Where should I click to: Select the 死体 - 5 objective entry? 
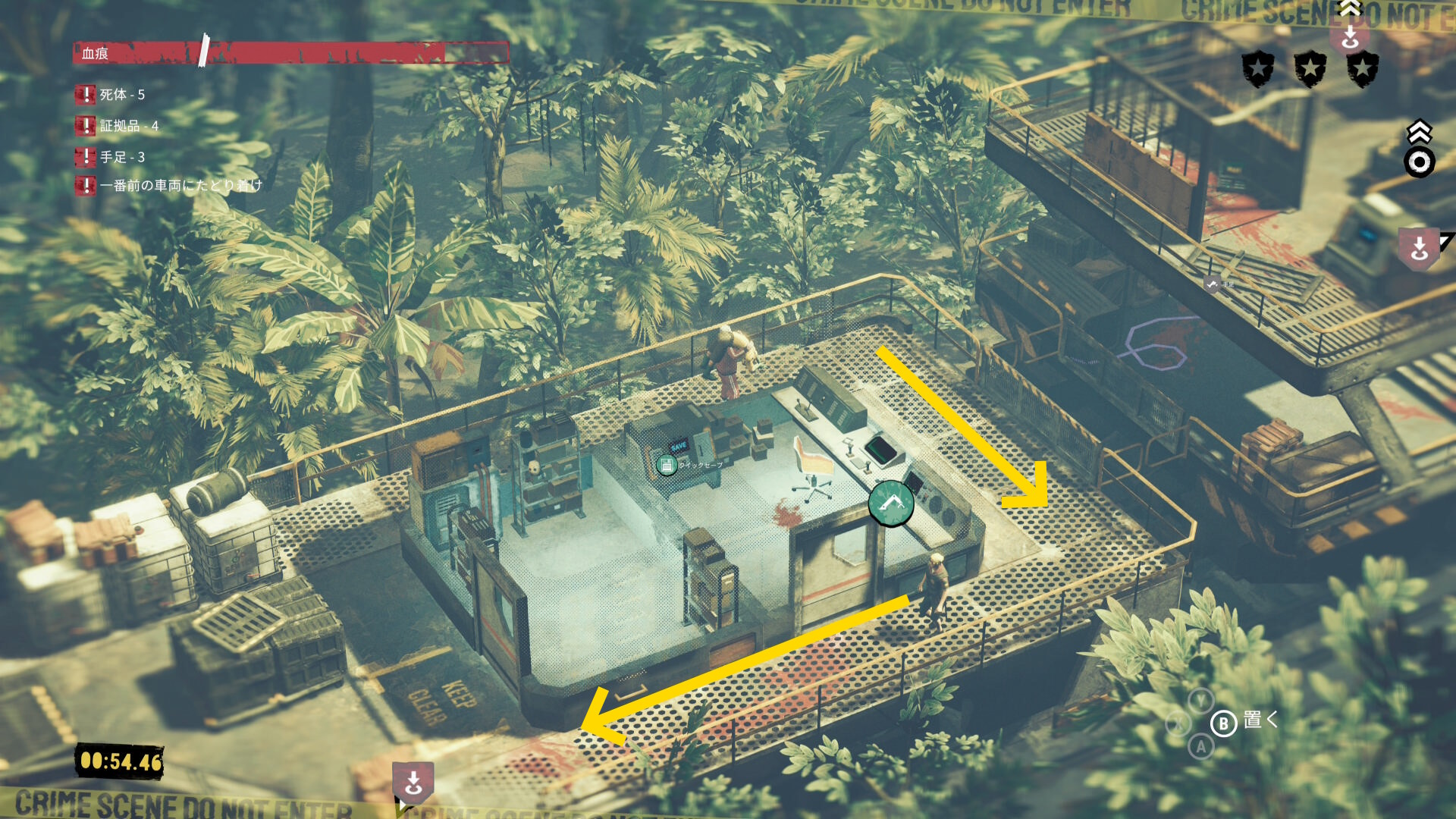(x=121, y=95)
